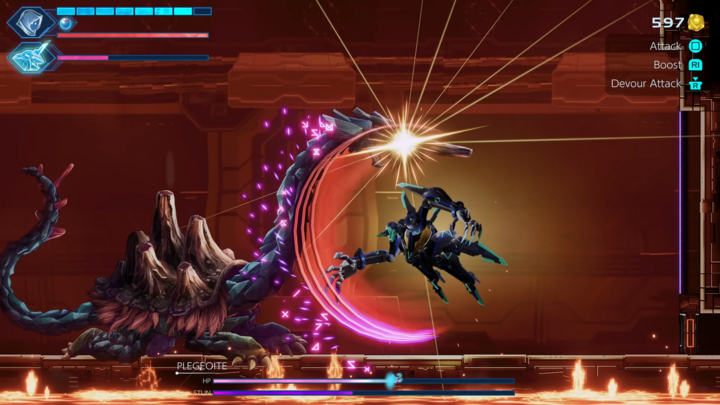This screenshot has width=720, height=405.
Task: Click the small blue orb icon
Action: (66, 23)
